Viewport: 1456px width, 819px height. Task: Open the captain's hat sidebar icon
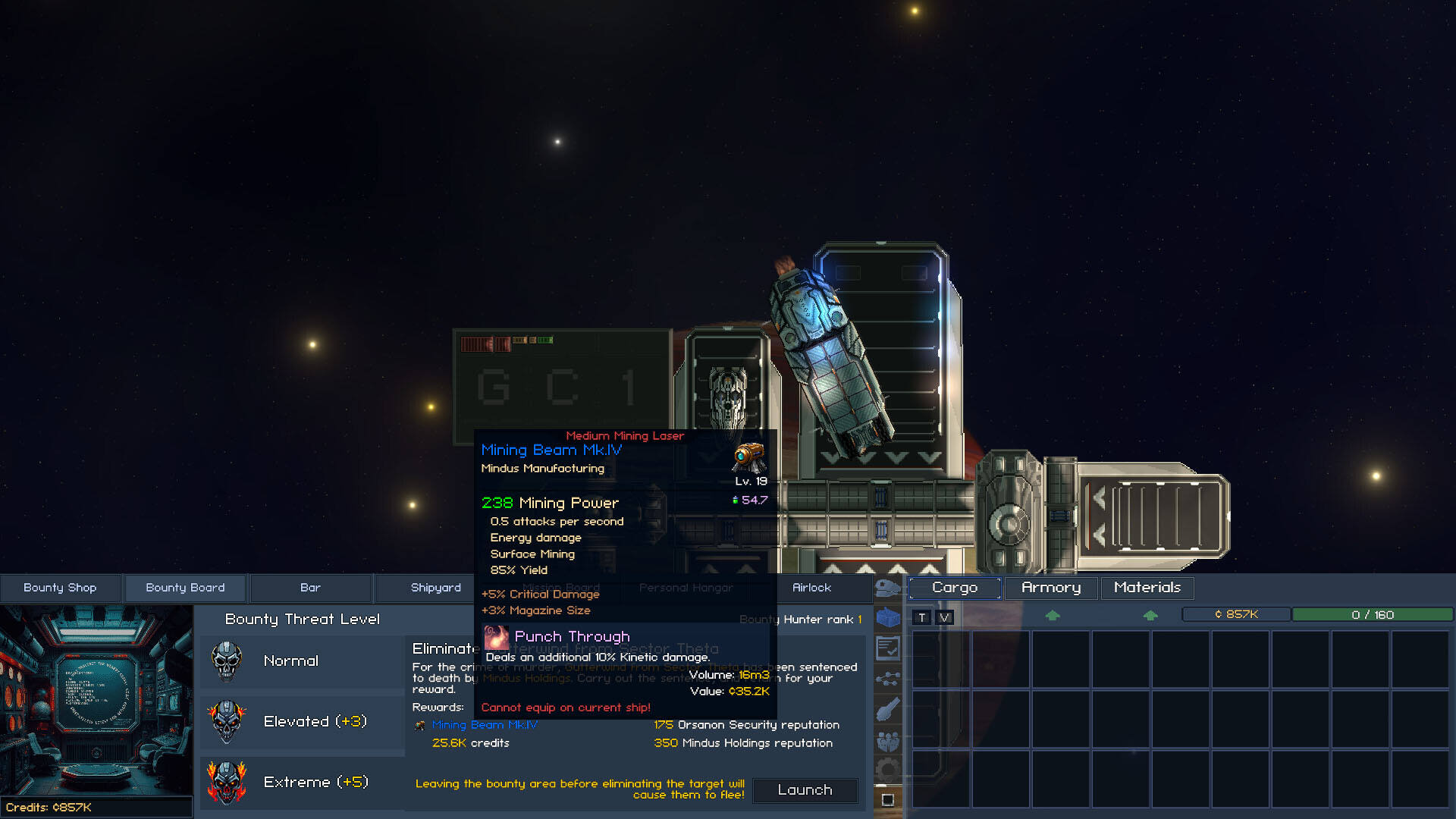[x=887, y=588]
